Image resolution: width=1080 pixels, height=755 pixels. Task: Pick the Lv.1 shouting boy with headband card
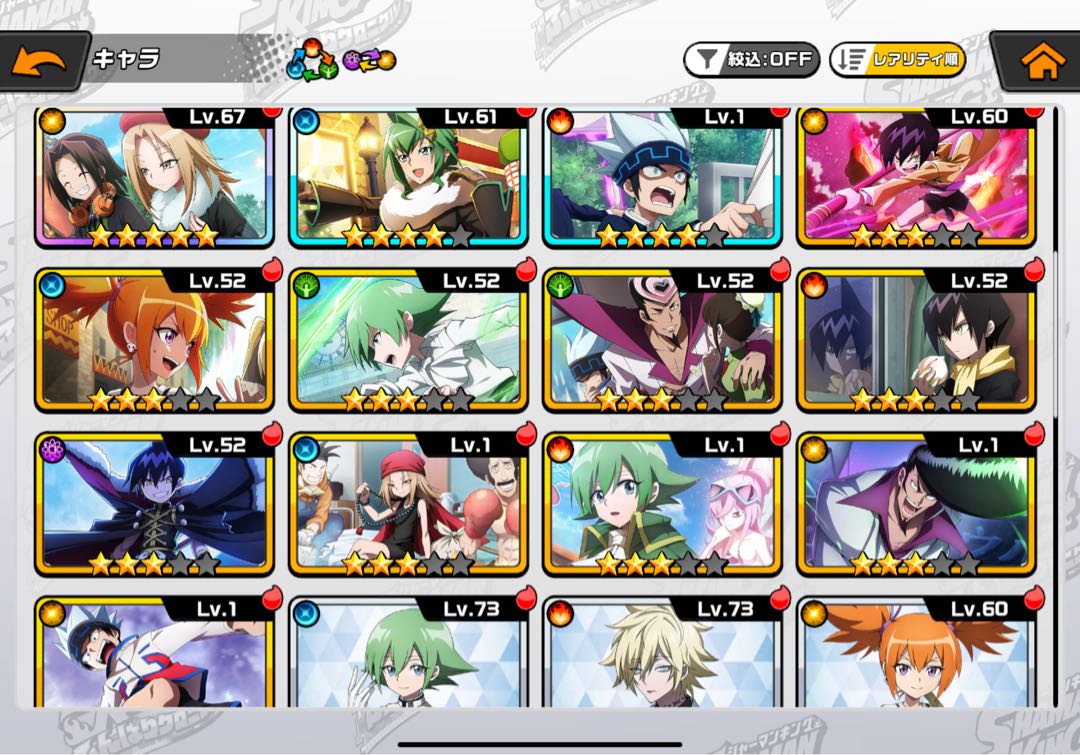662,175
